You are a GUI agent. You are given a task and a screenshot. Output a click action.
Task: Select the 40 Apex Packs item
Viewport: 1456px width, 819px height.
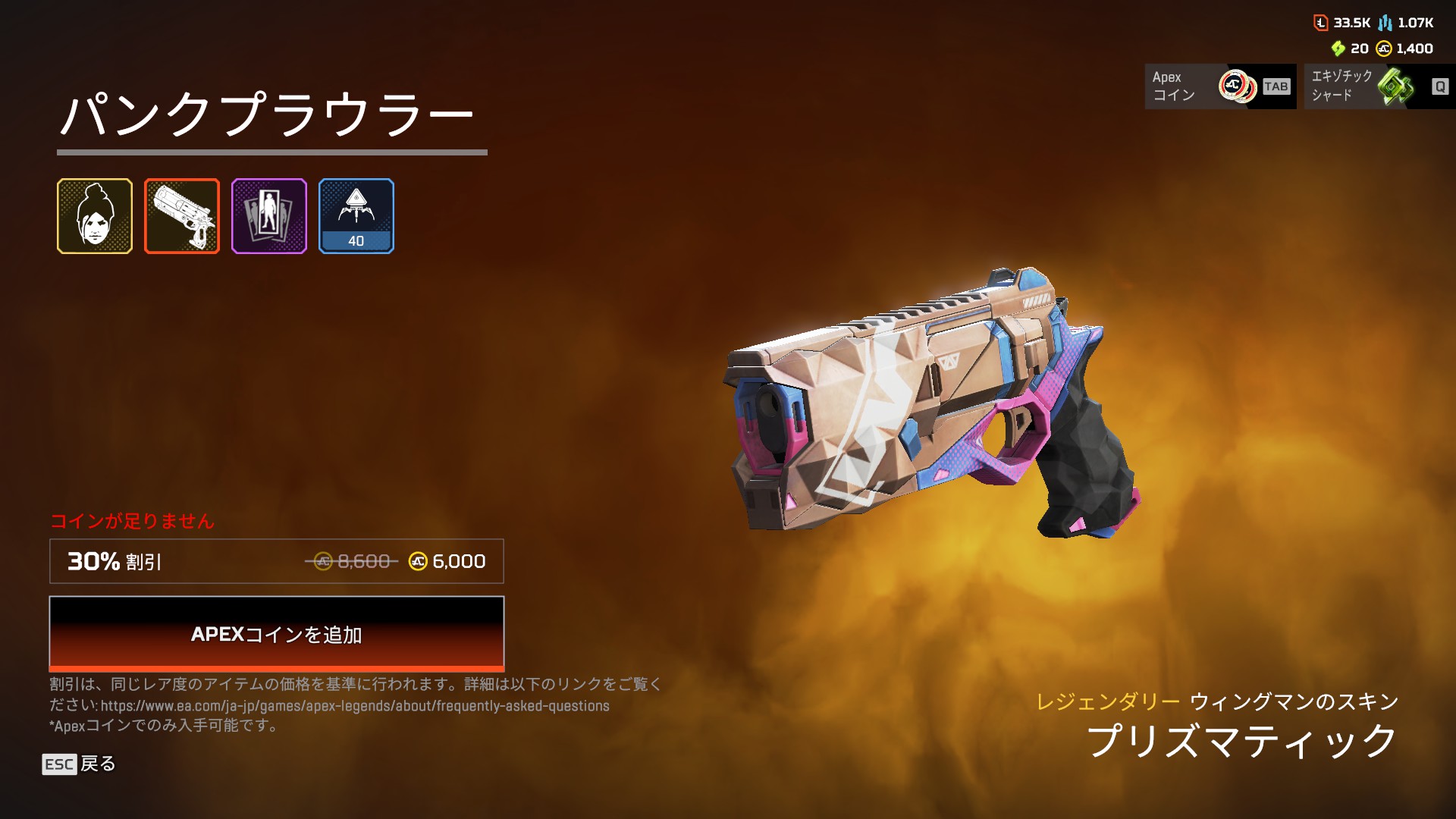[x=356, y=216]
